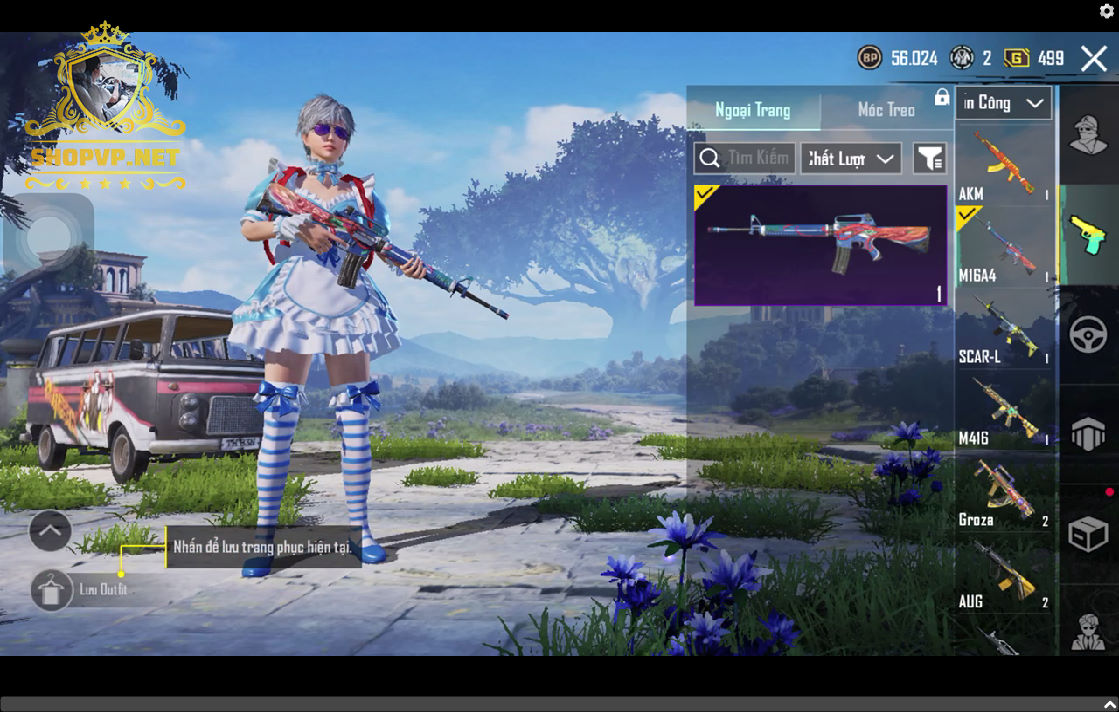
Task: Pick SCAR-L from the weapon list
Action: pyautogui.click(x=1004, y=328)
